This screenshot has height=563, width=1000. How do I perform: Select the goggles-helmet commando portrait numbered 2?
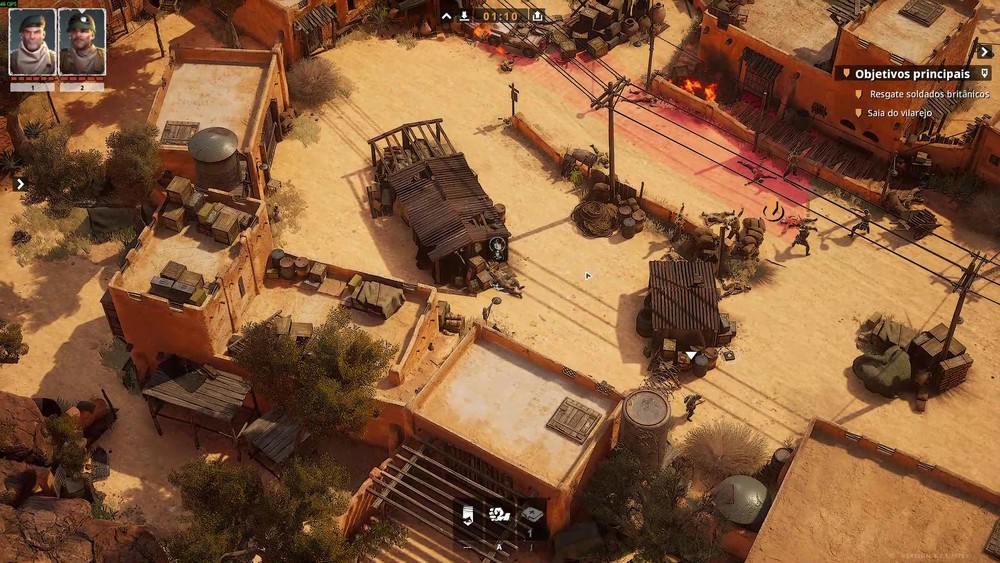coord(81,42)
